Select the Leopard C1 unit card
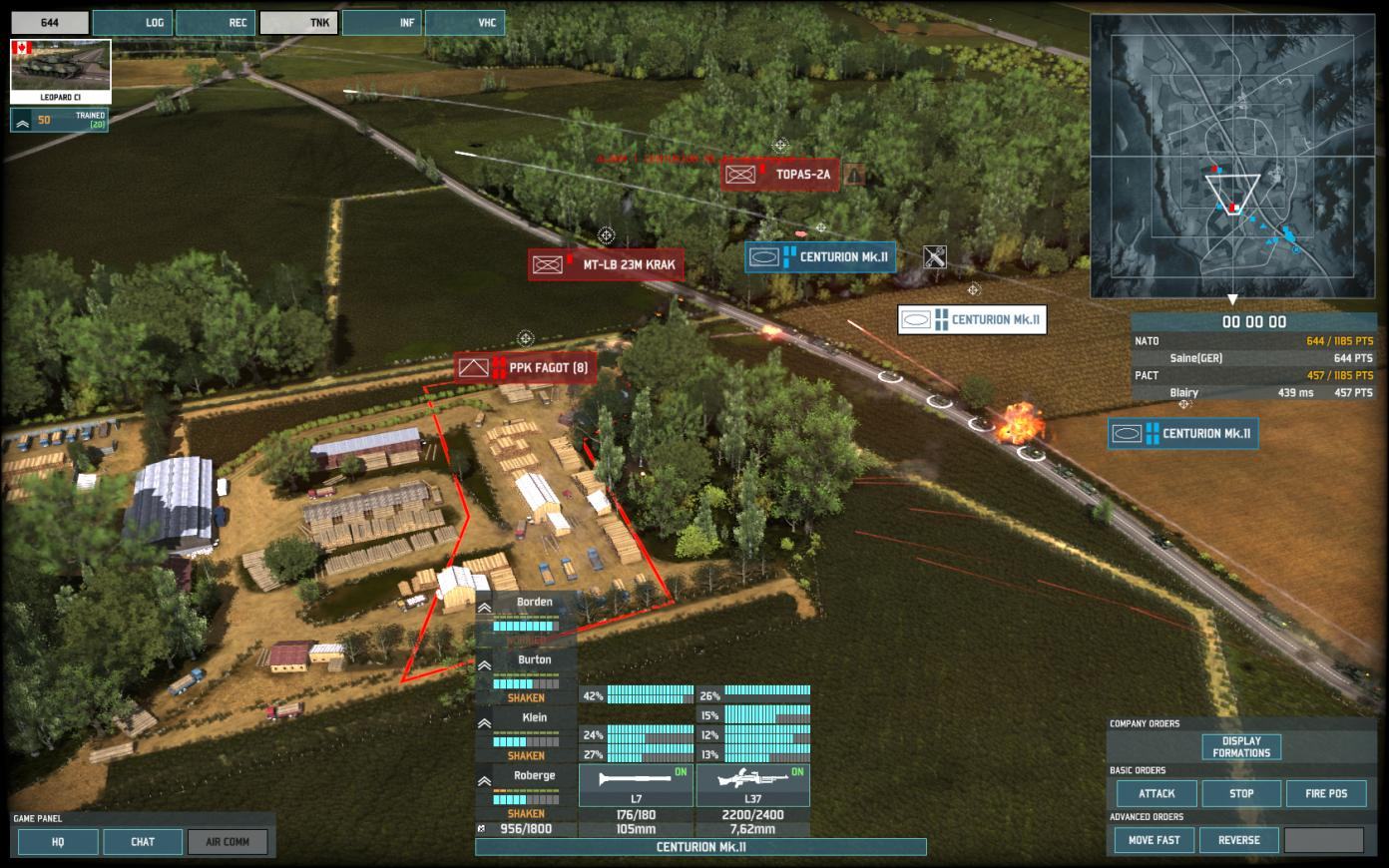 pos(60,71)
